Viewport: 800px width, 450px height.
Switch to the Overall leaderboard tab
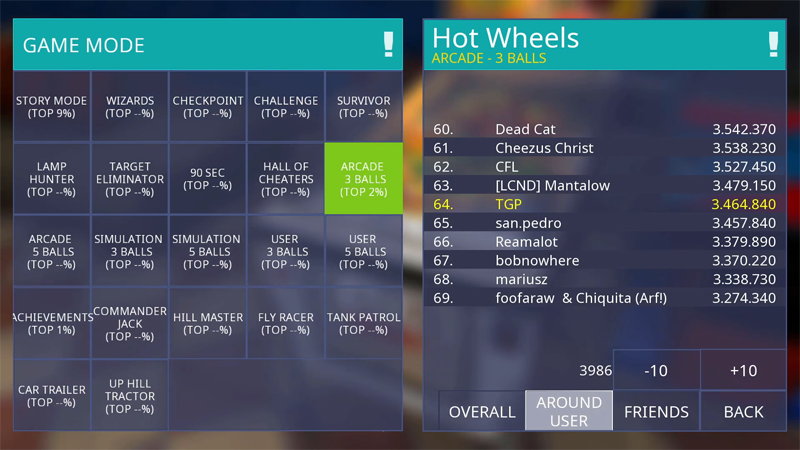[x=482, y=411]
